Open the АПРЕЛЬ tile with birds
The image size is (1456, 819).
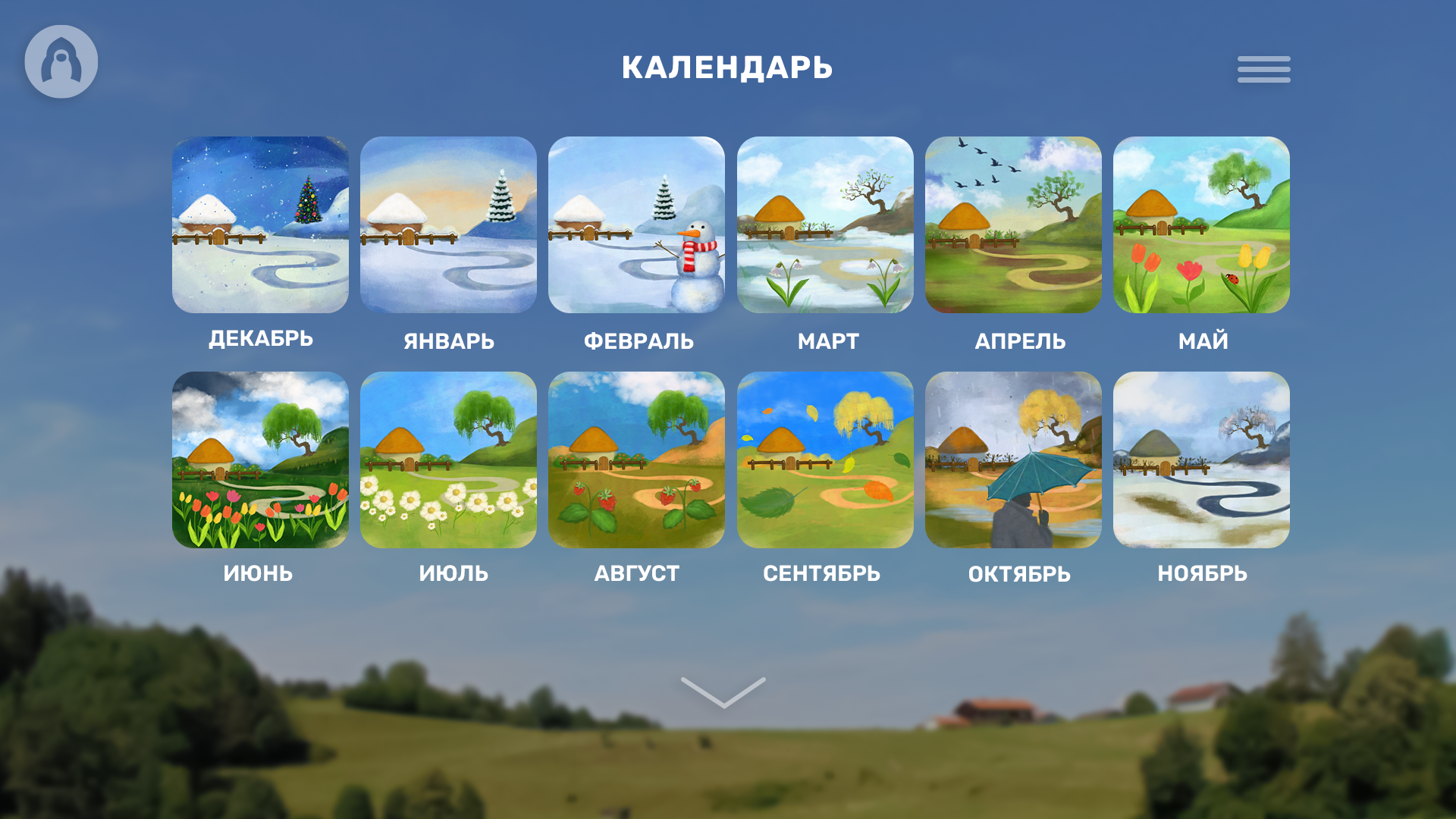[1013, 224]
